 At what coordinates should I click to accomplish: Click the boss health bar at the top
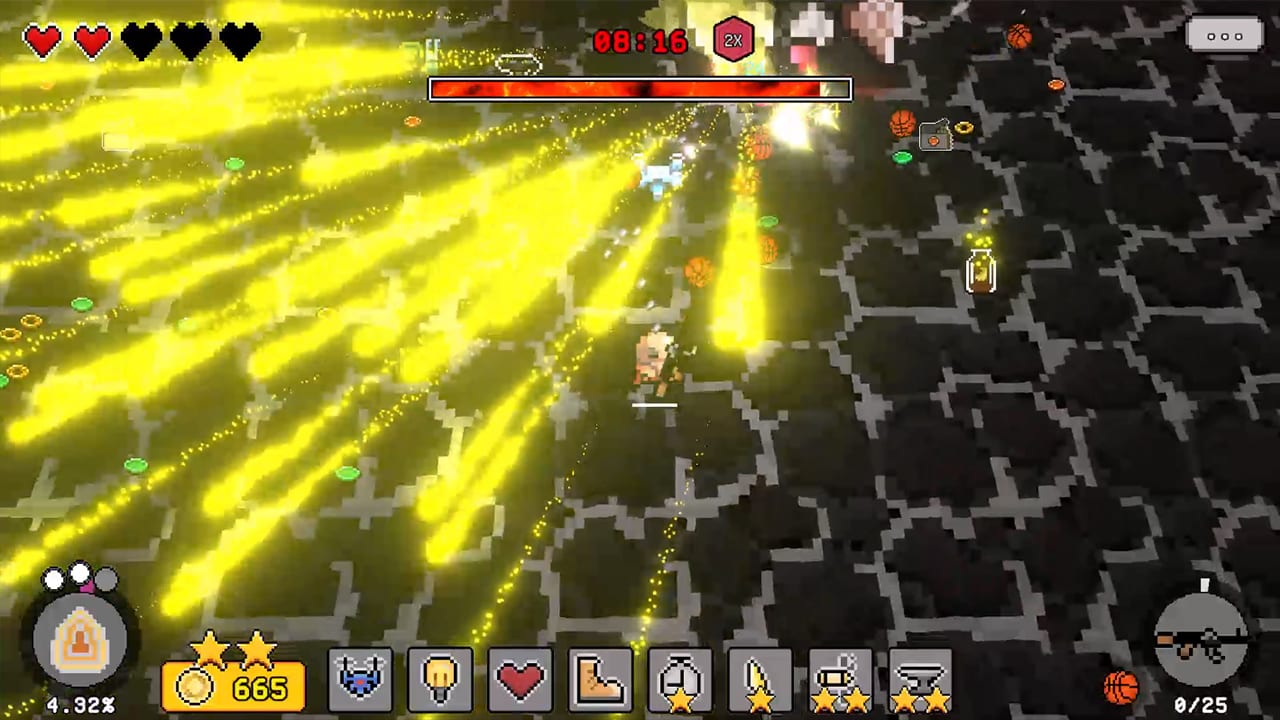click(640, 89)
